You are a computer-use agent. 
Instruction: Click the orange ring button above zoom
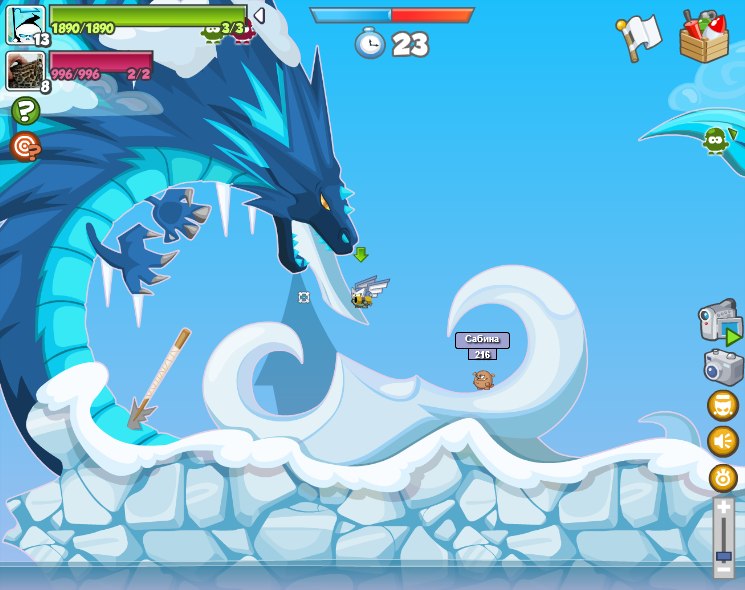tap(723, 477)
